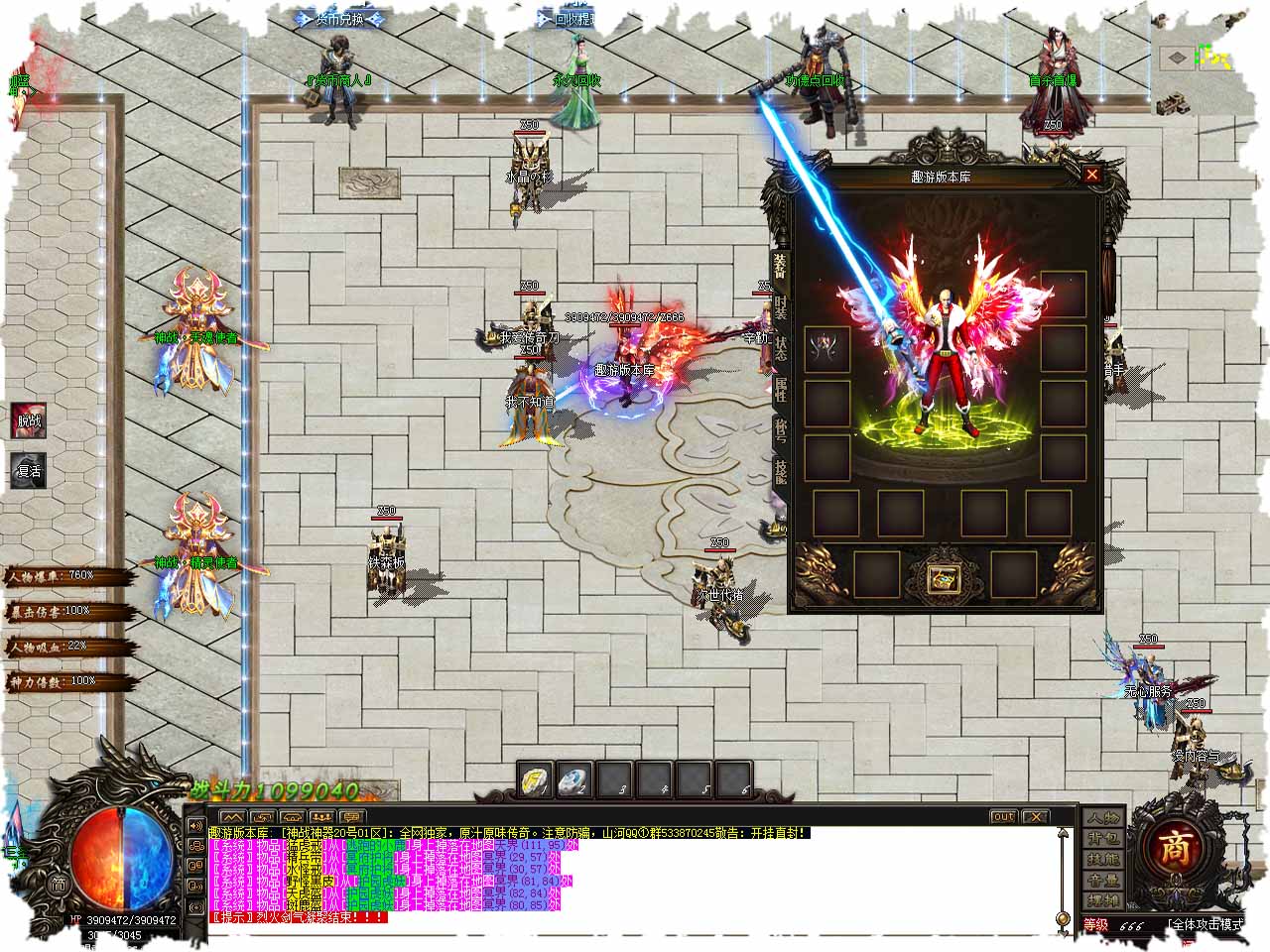Open the 背包 bag menu button
The width and height of the screenshot is (1270, 952).
(1103, 839)
